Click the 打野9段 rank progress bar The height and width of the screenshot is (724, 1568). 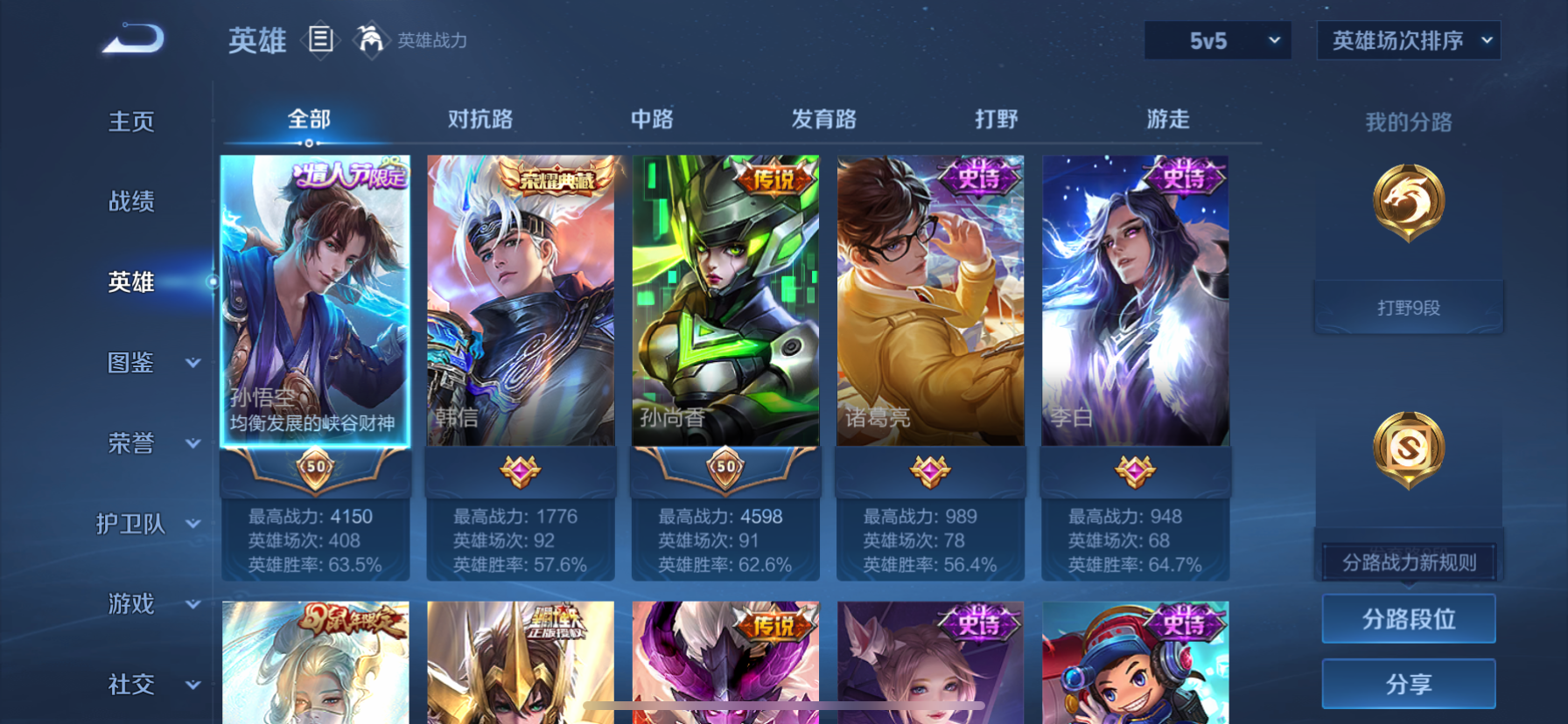coord(1408,307)
